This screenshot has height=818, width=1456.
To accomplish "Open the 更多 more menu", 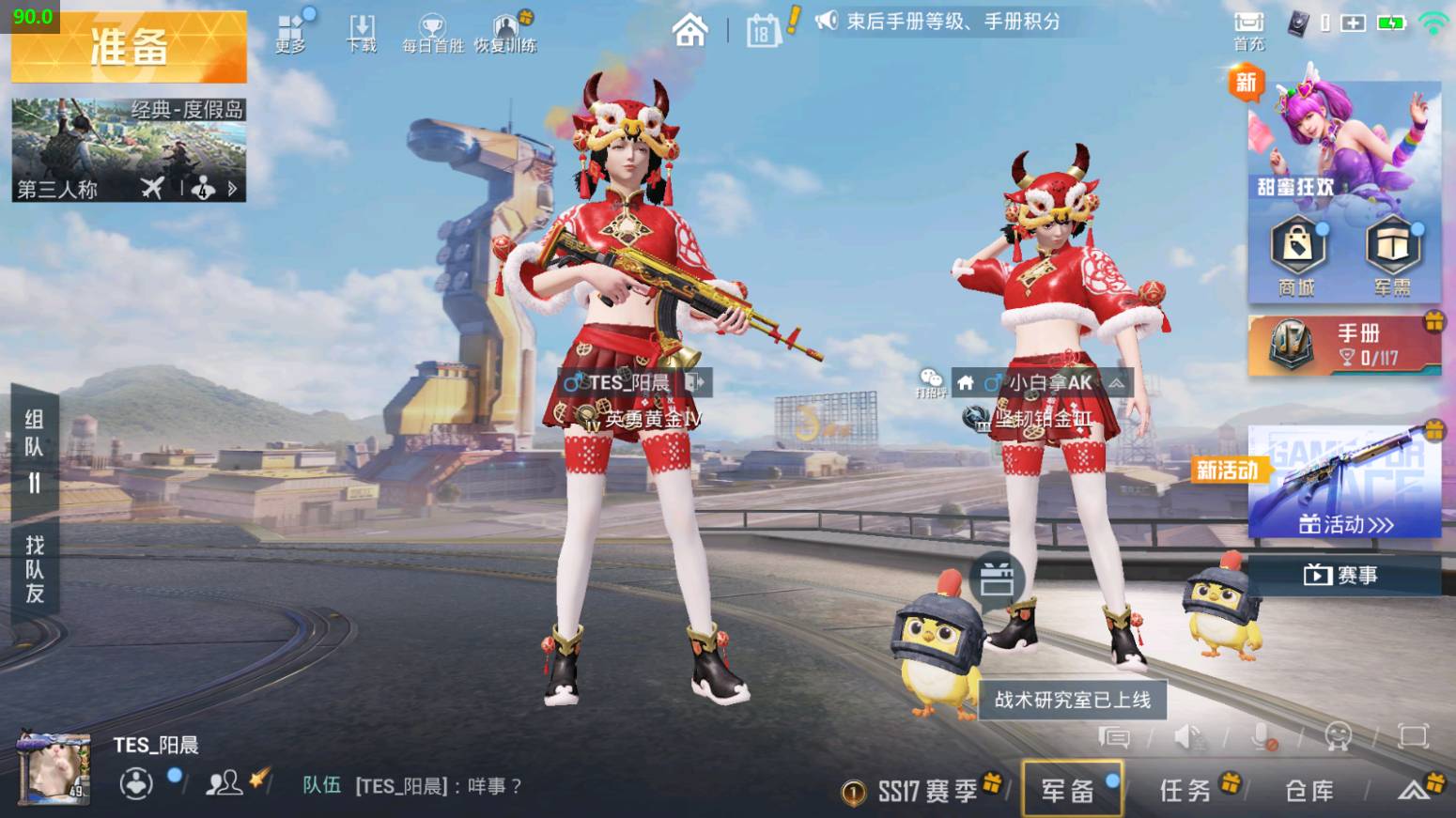I will click(290, 33).
